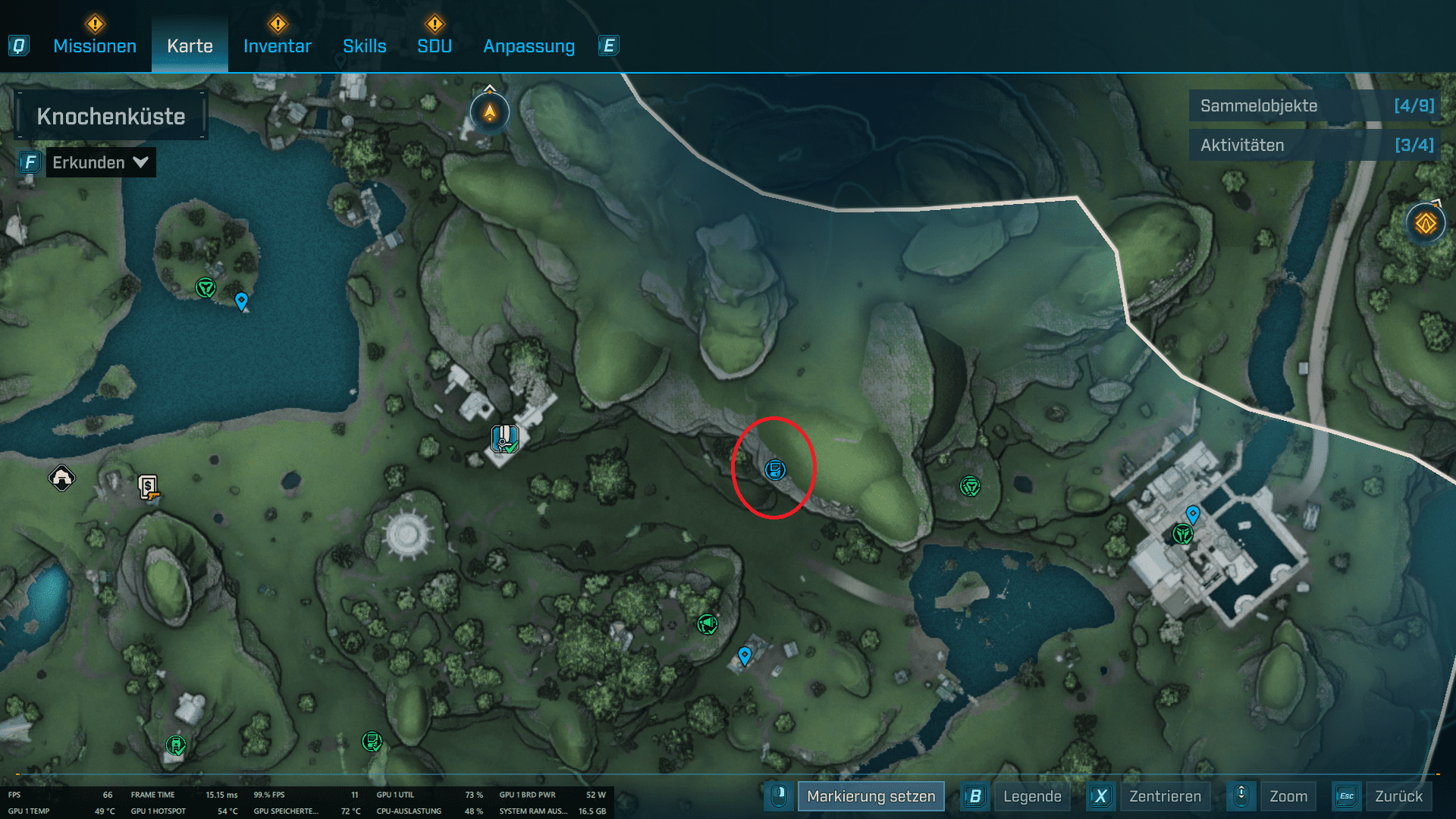
Task: Click the circled blue terminal map marker
Action: point(775,469)
